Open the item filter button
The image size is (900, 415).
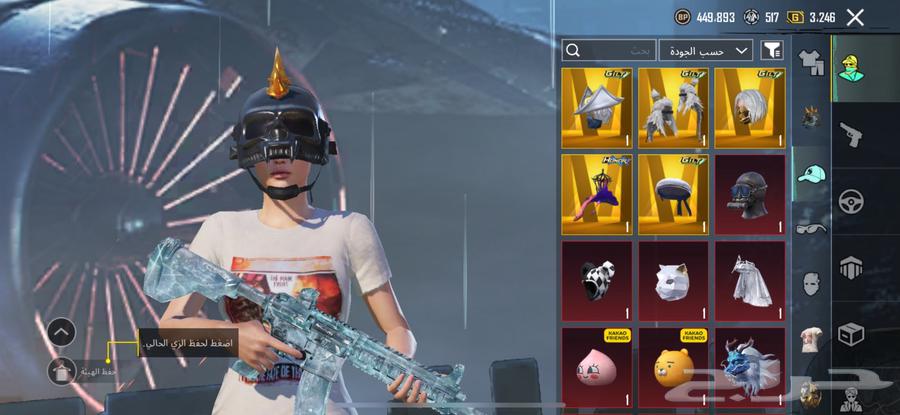tap(772, 50)
